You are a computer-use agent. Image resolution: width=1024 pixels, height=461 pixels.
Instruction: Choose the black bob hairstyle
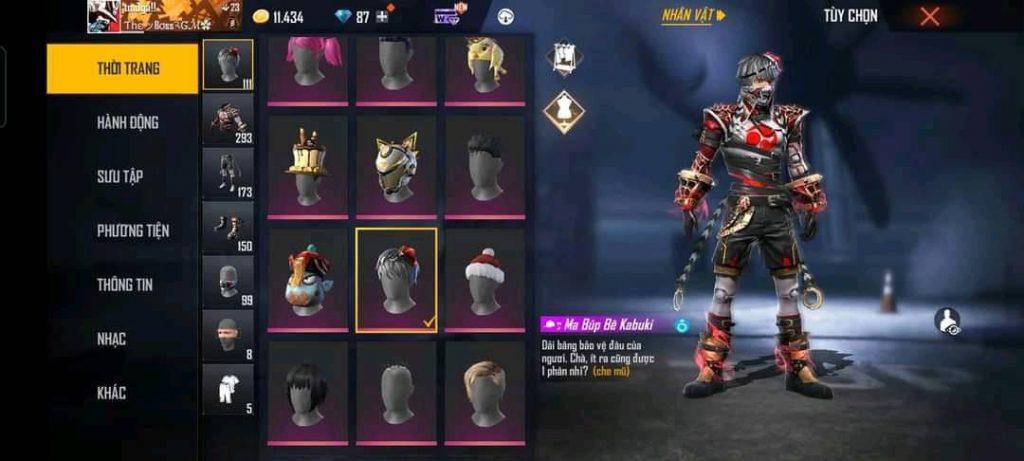click(x=307, y=393)
